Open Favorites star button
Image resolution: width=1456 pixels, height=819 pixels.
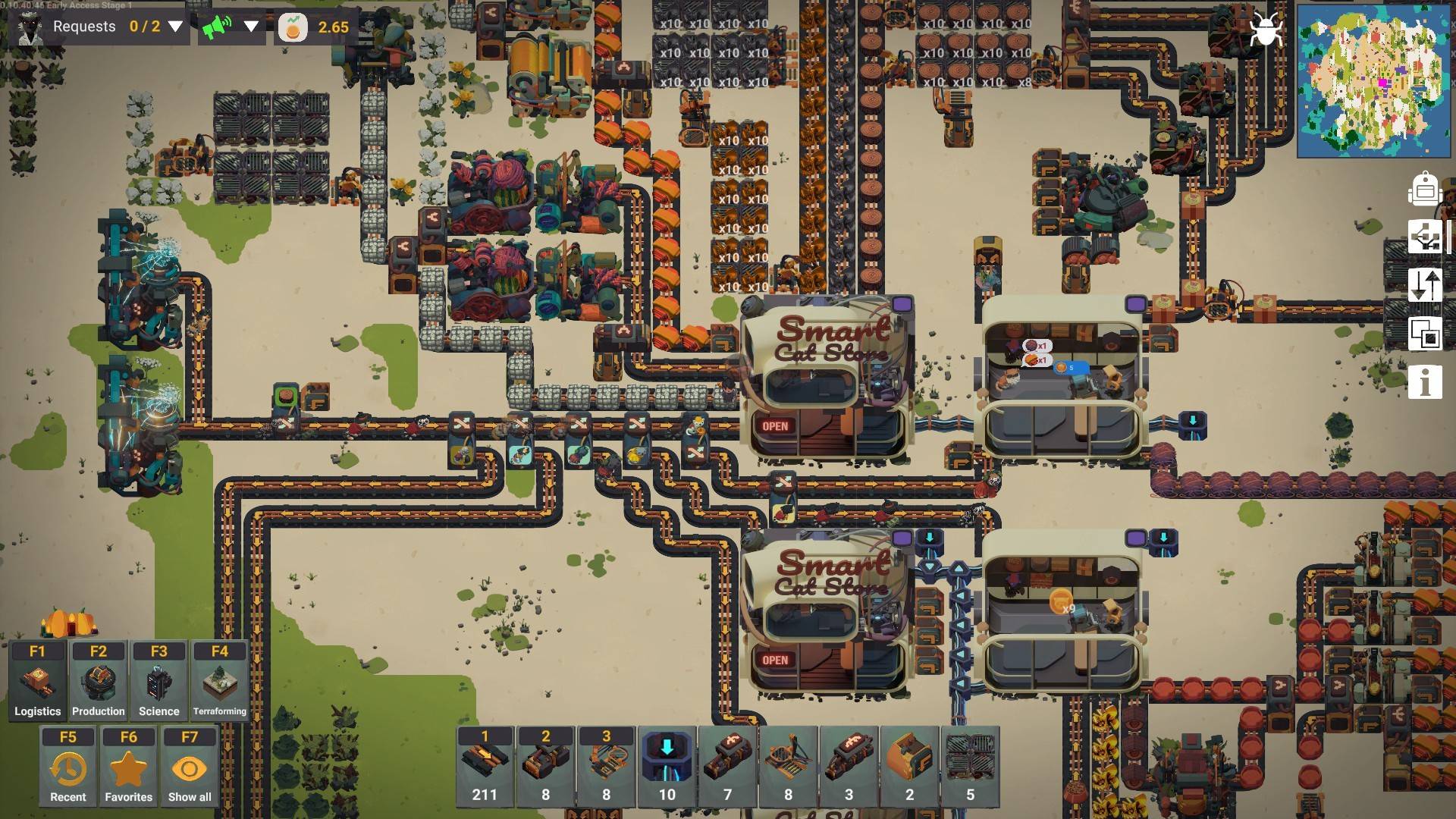click(x=128, y=767)
